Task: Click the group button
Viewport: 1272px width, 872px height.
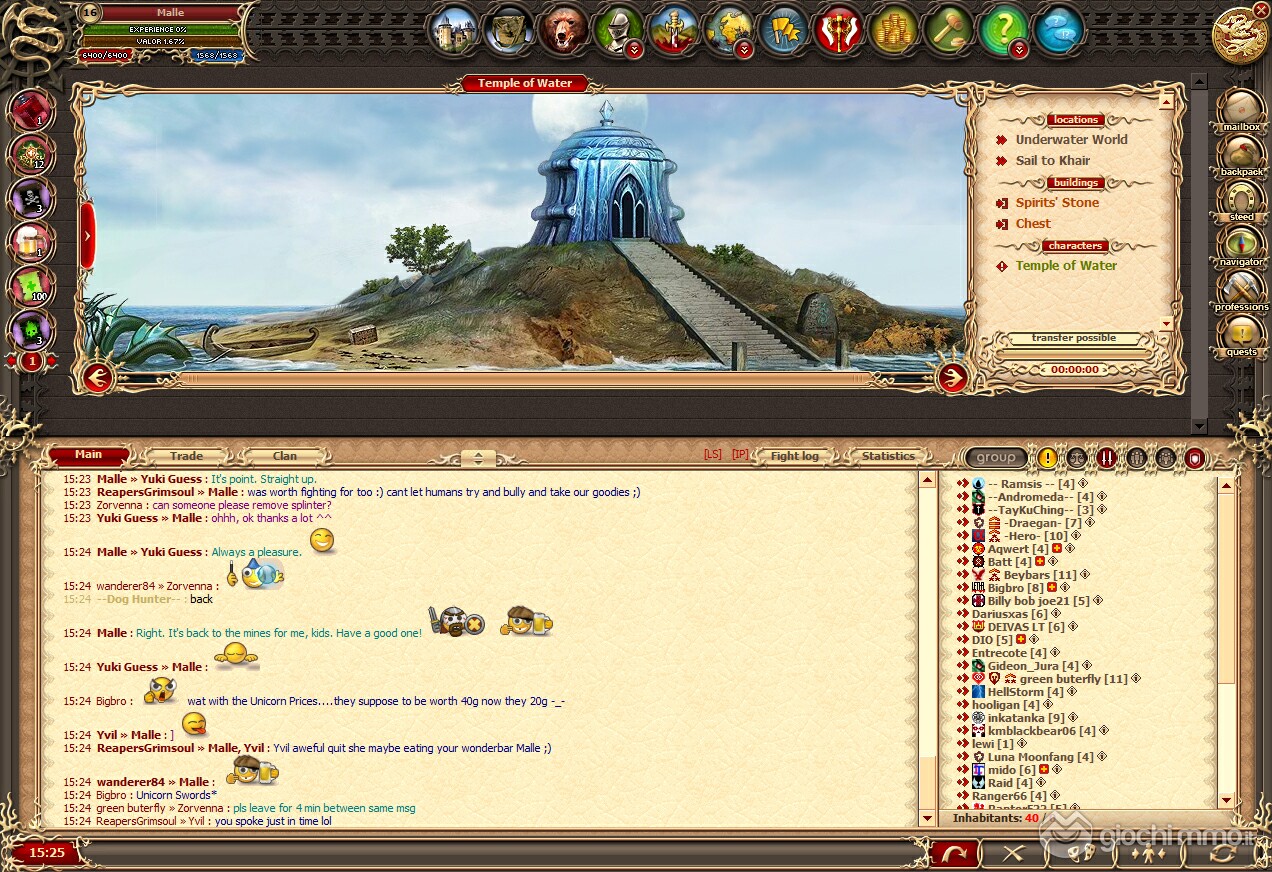Action: coord(996,458)
